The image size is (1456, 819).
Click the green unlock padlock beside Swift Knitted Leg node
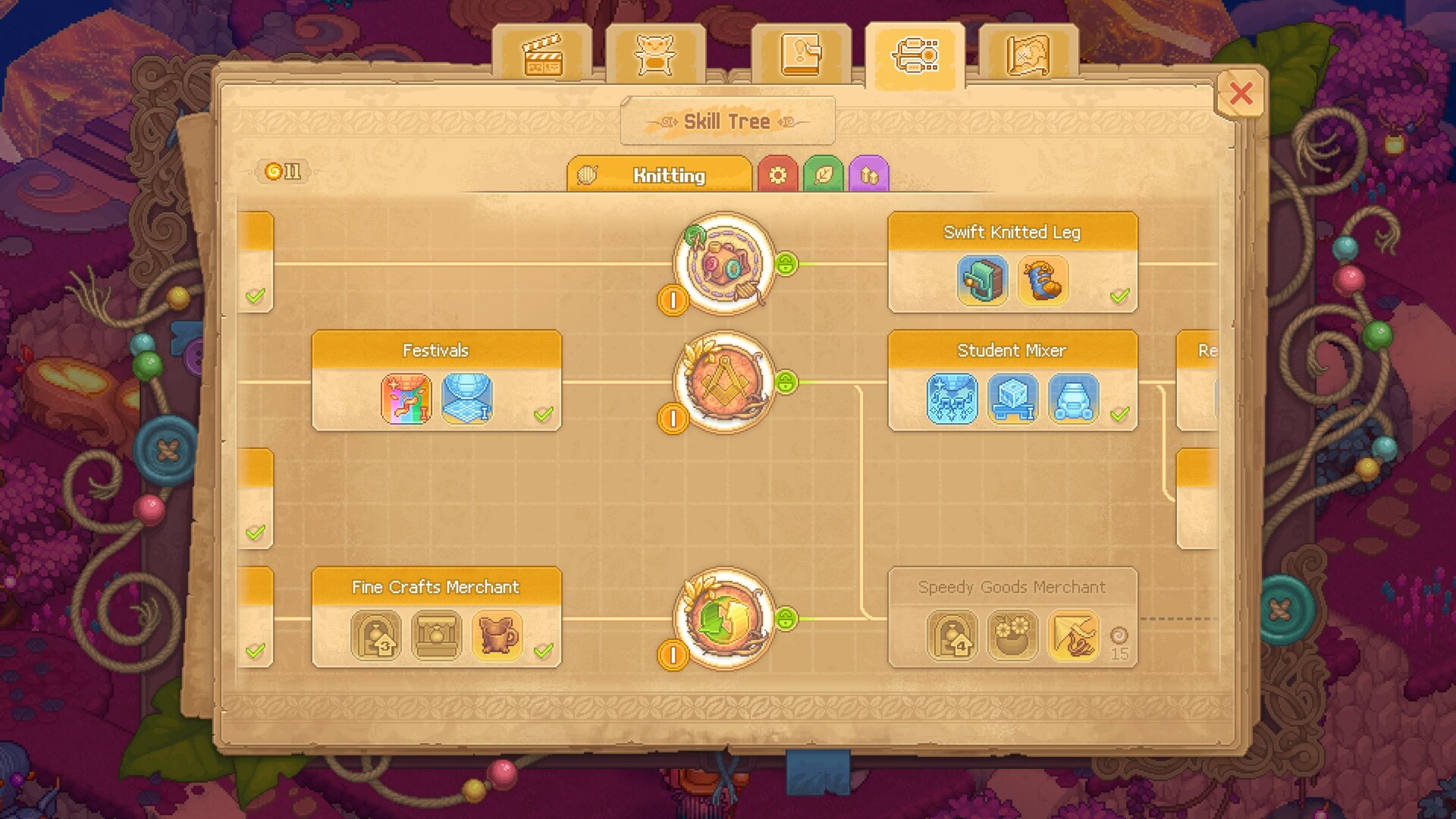pos(787,264)
